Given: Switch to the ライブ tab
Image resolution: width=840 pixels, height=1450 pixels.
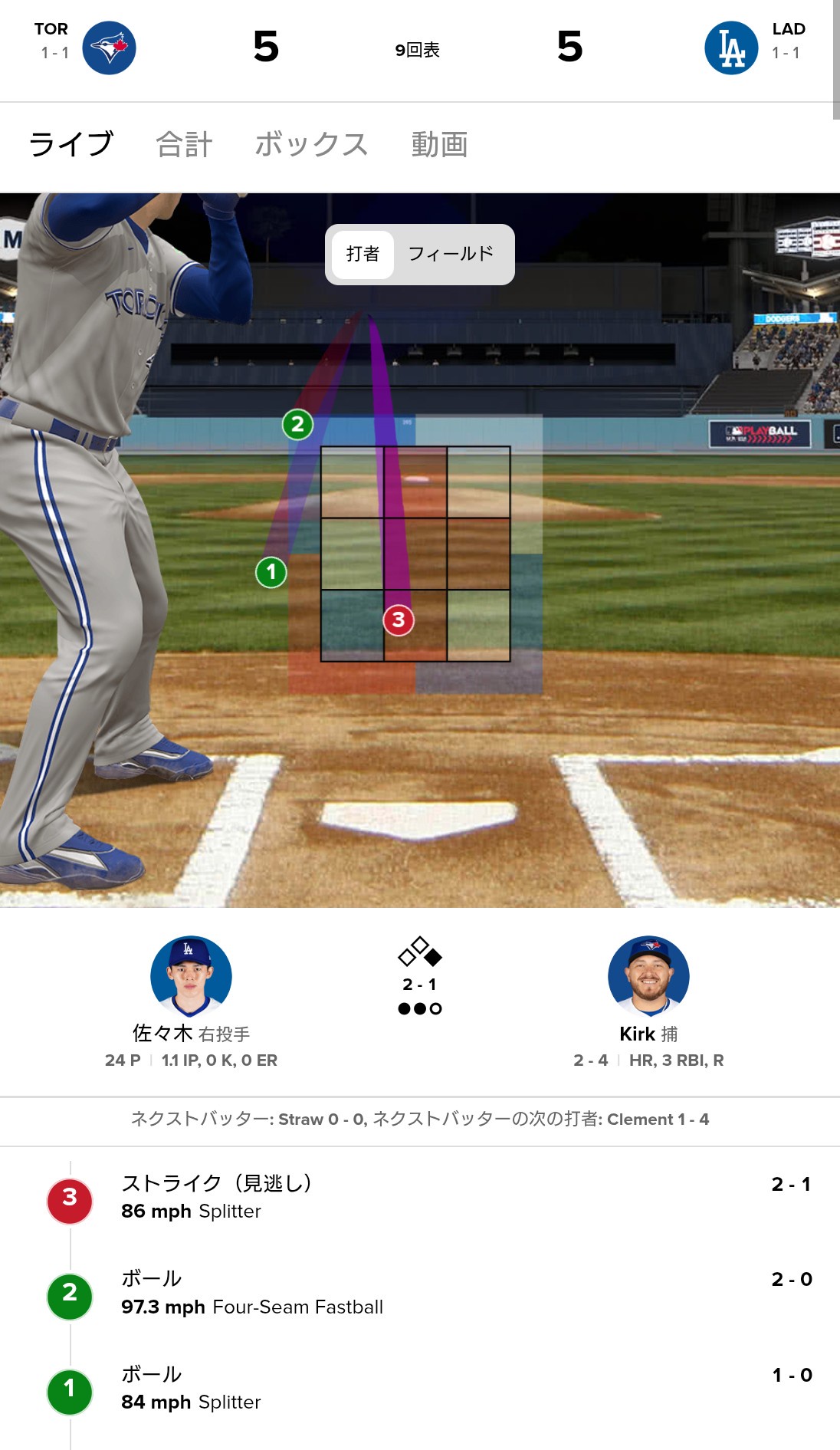Looking at the screenshot, I should (x=71, y=144).
